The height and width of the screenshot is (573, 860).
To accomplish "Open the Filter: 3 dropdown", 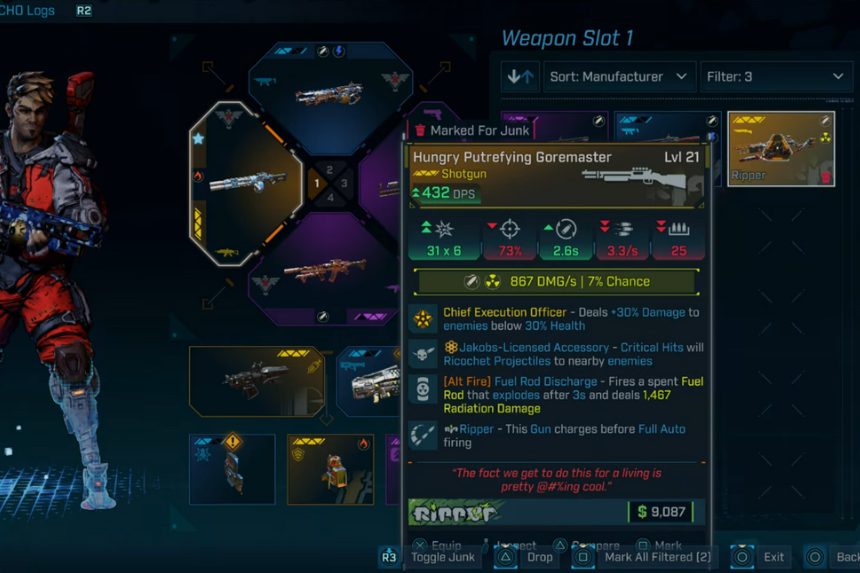I will [776, 76].
